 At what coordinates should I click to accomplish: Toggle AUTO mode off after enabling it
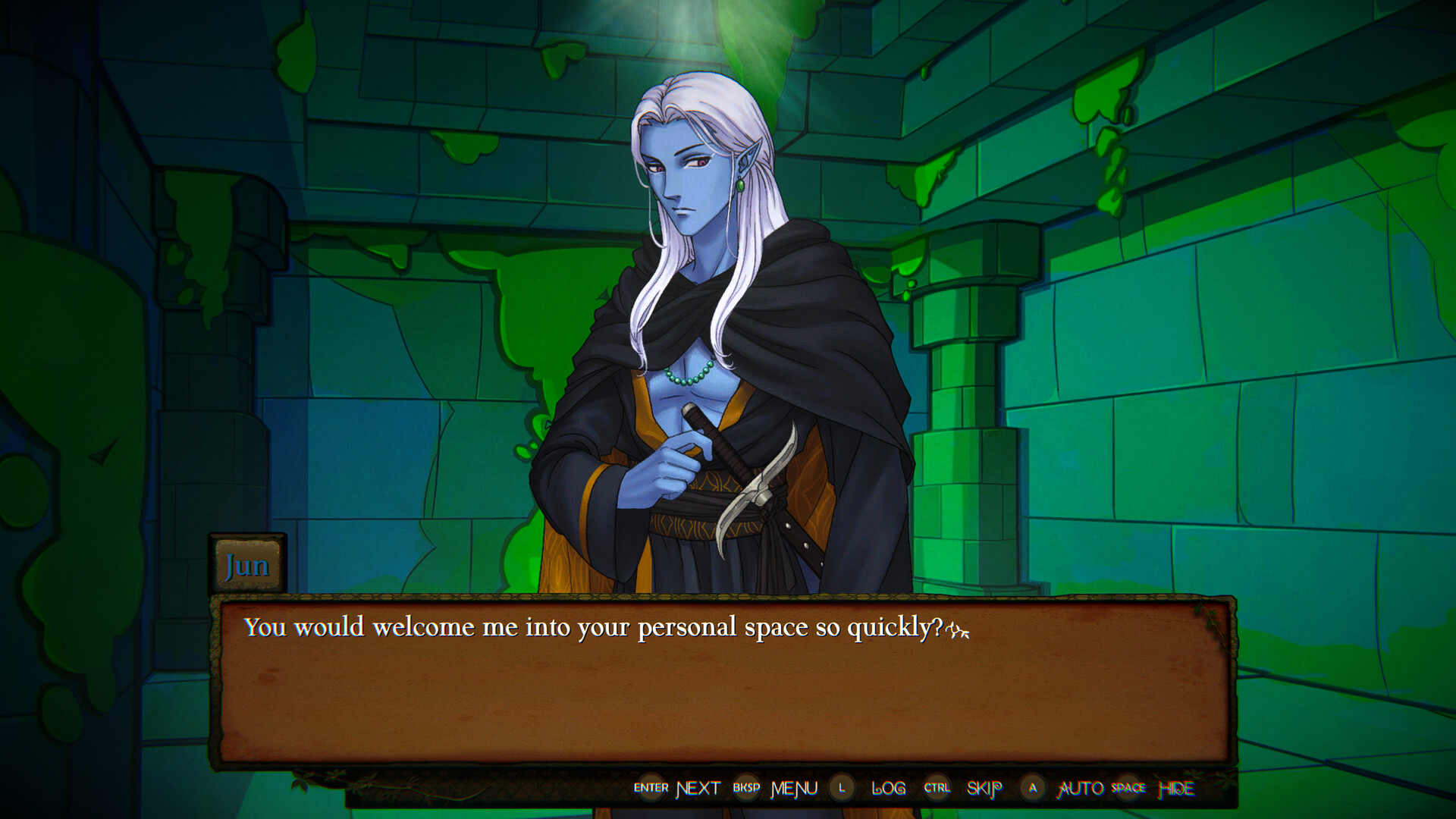tap(1080, 789)
